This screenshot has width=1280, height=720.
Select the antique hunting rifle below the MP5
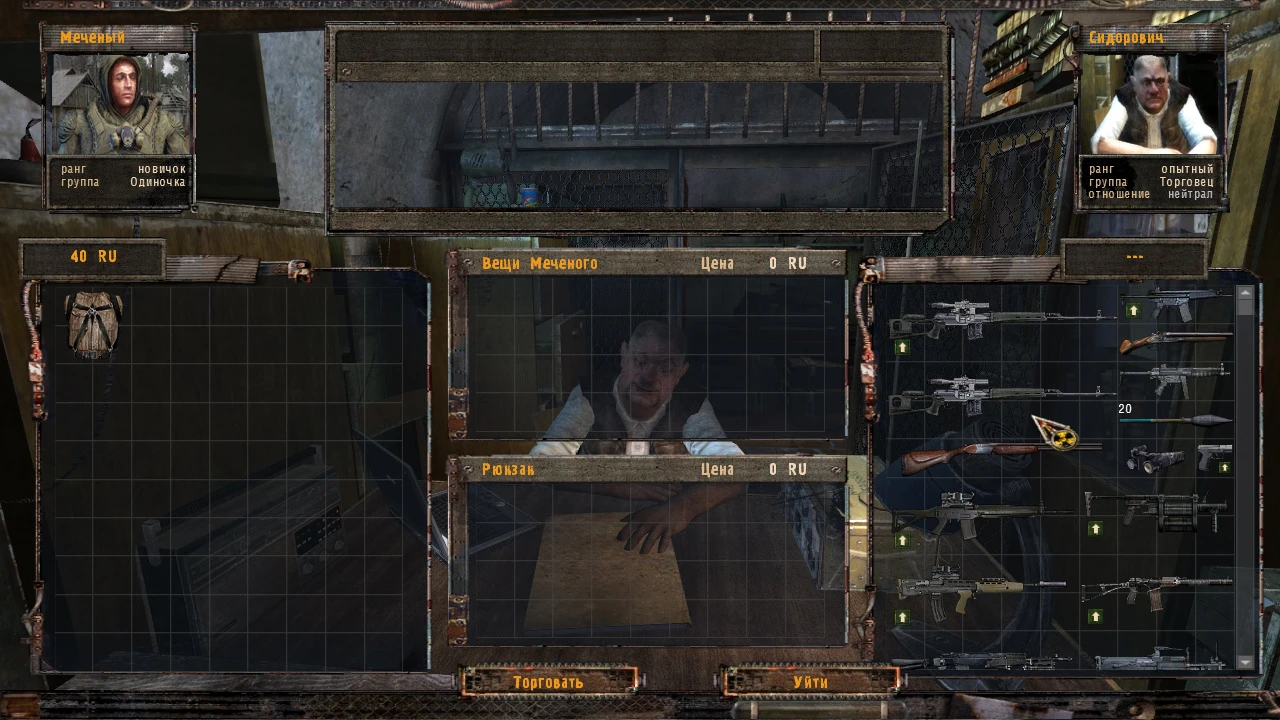click(x=1173, y=341)
